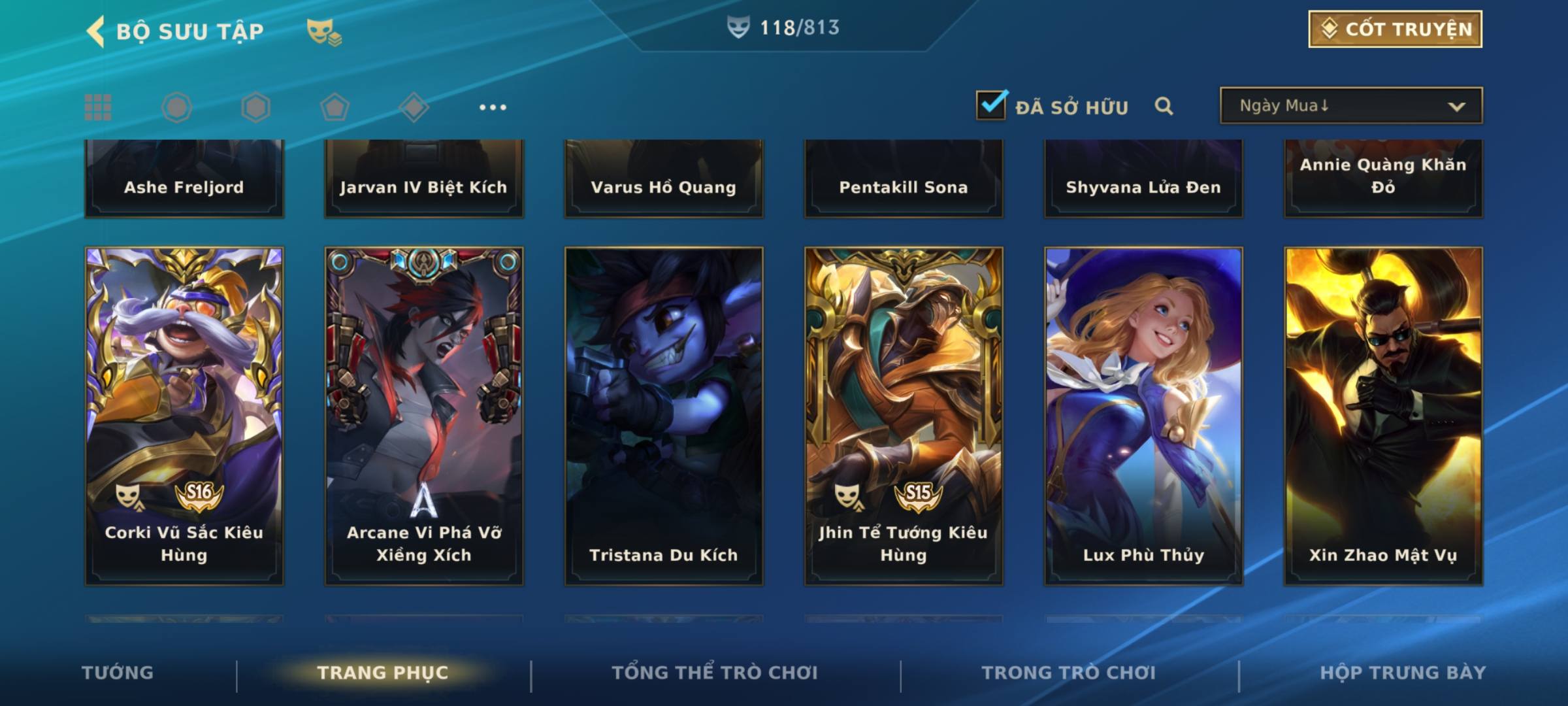Select the Corki Vũ Sắc Kiêu Hùng skin
The image size is (1568, 706).
point(184,415)
